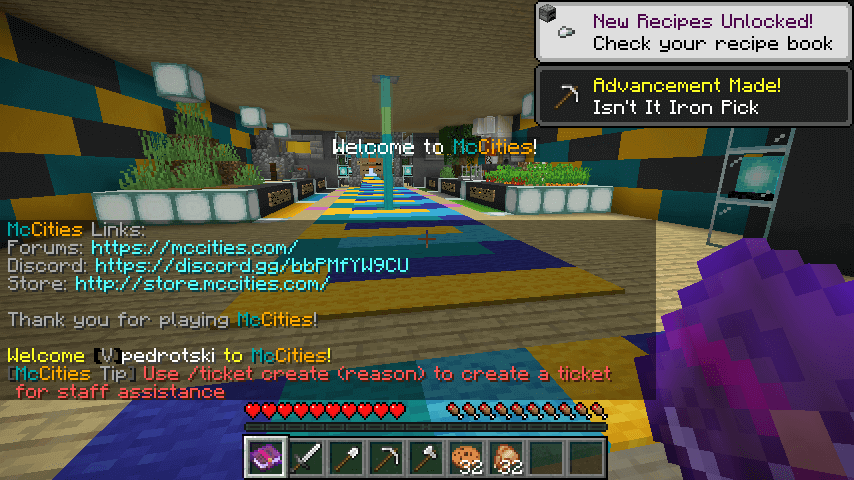Image resolution: width=854 pixels, height=480 pixels.
Task: Open the Discord invite link in chat
Action: [x=252, y=266]
